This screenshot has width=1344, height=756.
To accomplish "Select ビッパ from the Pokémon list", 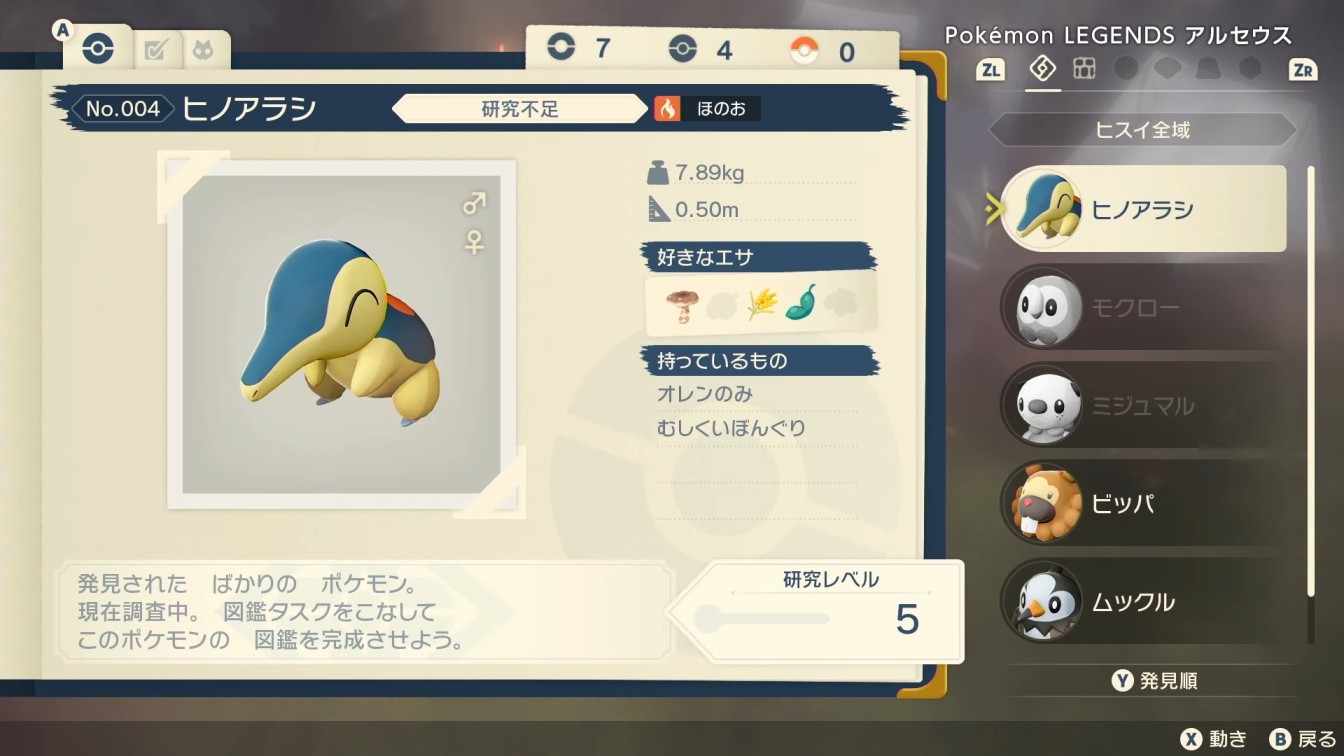I will click(x=1143, y=503).
